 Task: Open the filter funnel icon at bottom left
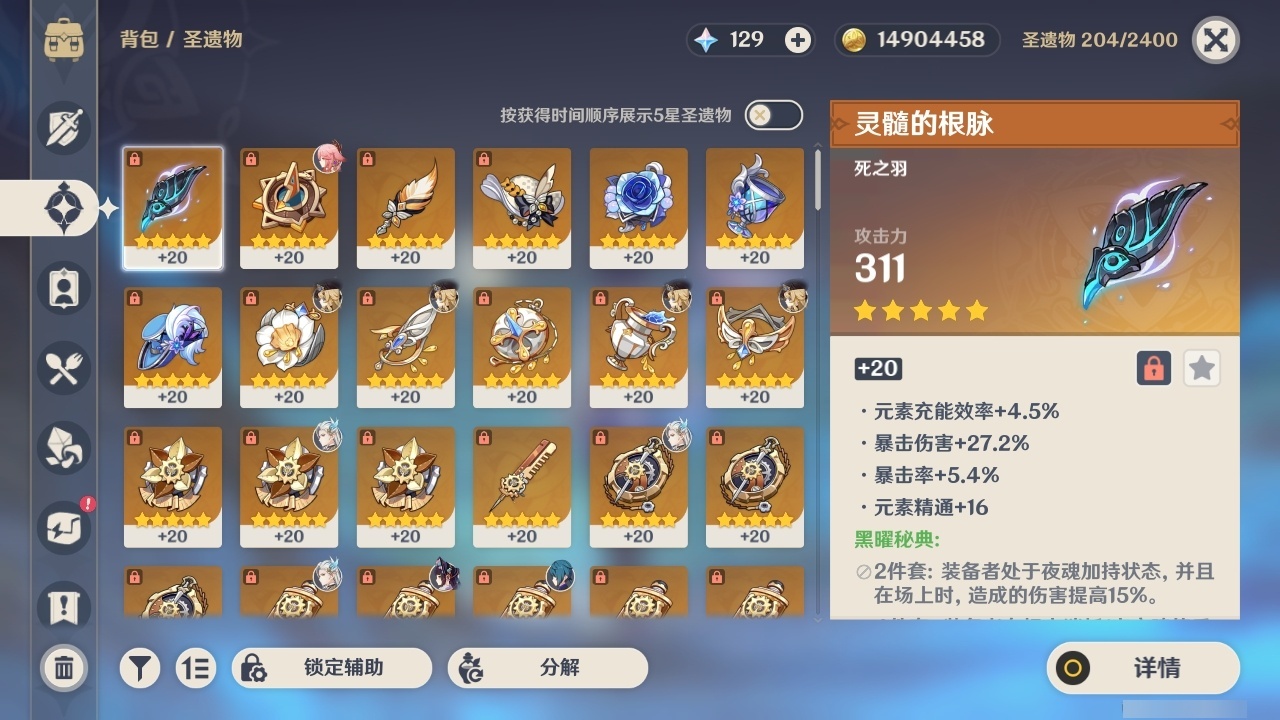pyautogui.click(x=140, y=667)
